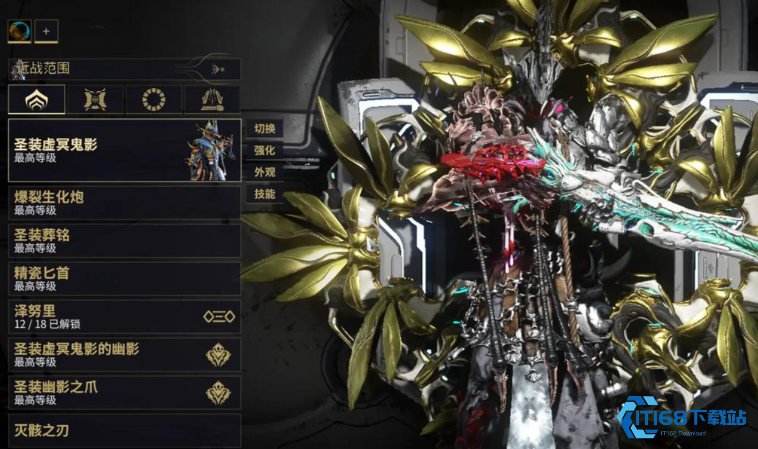The height and width of the screenshot is (449, 758).
Task: Select the 爆裂生化炮 primary weapon slot
Action: click(124, 202)
